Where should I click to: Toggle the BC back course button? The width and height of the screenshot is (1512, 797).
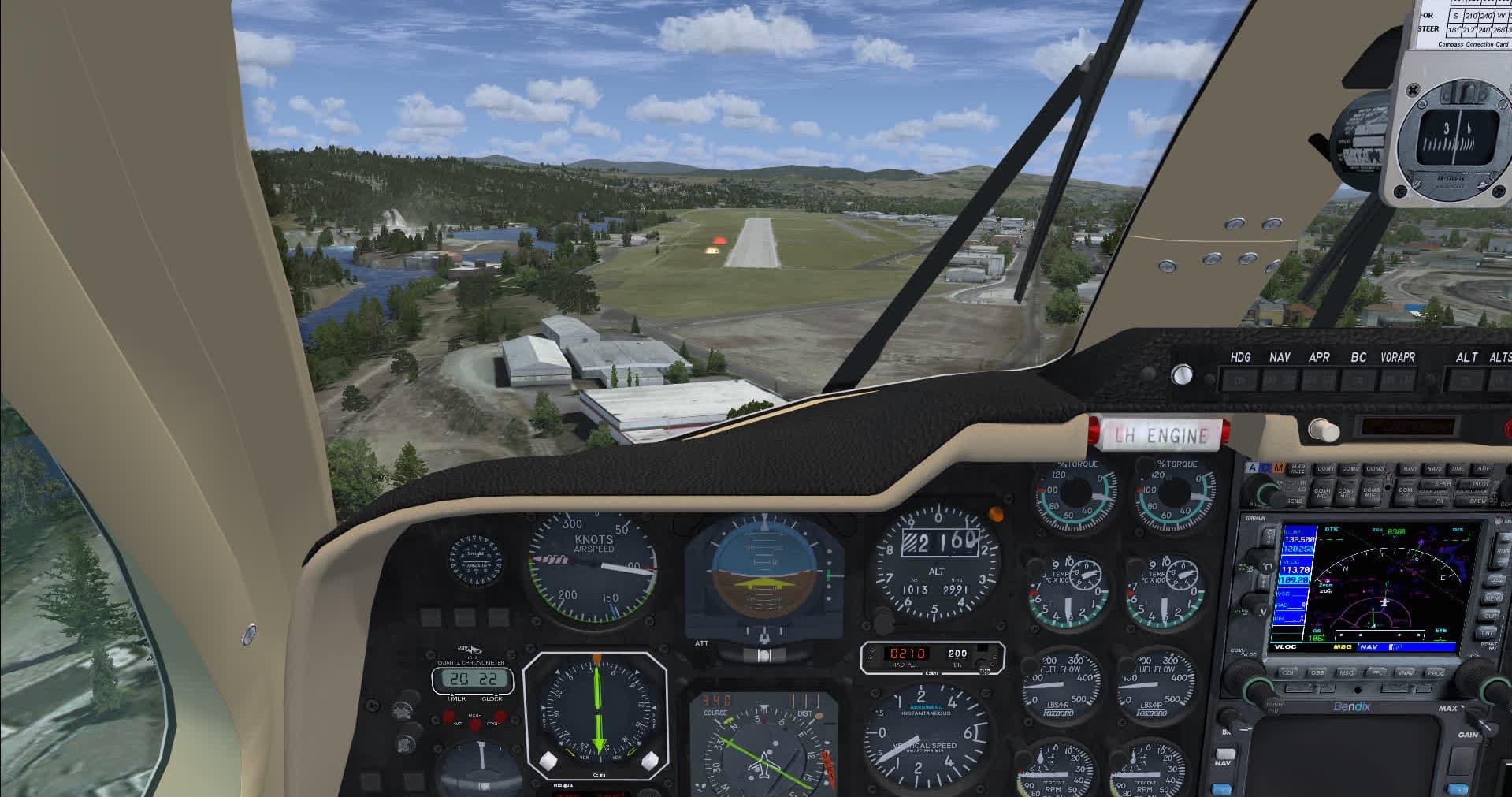pyautogui.click(x=1358, y=382)
